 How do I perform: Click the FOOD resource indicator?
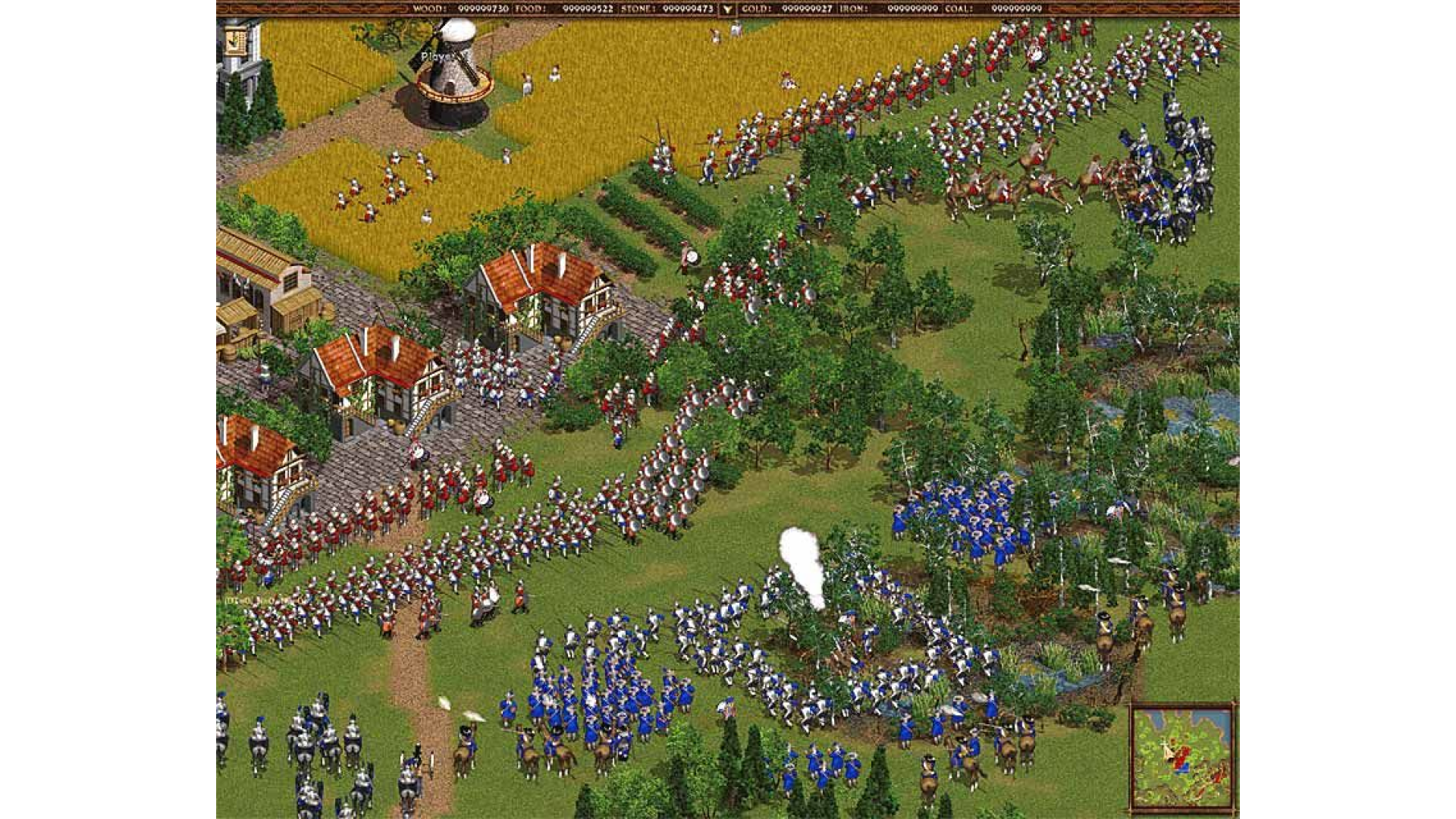(573, 8)
